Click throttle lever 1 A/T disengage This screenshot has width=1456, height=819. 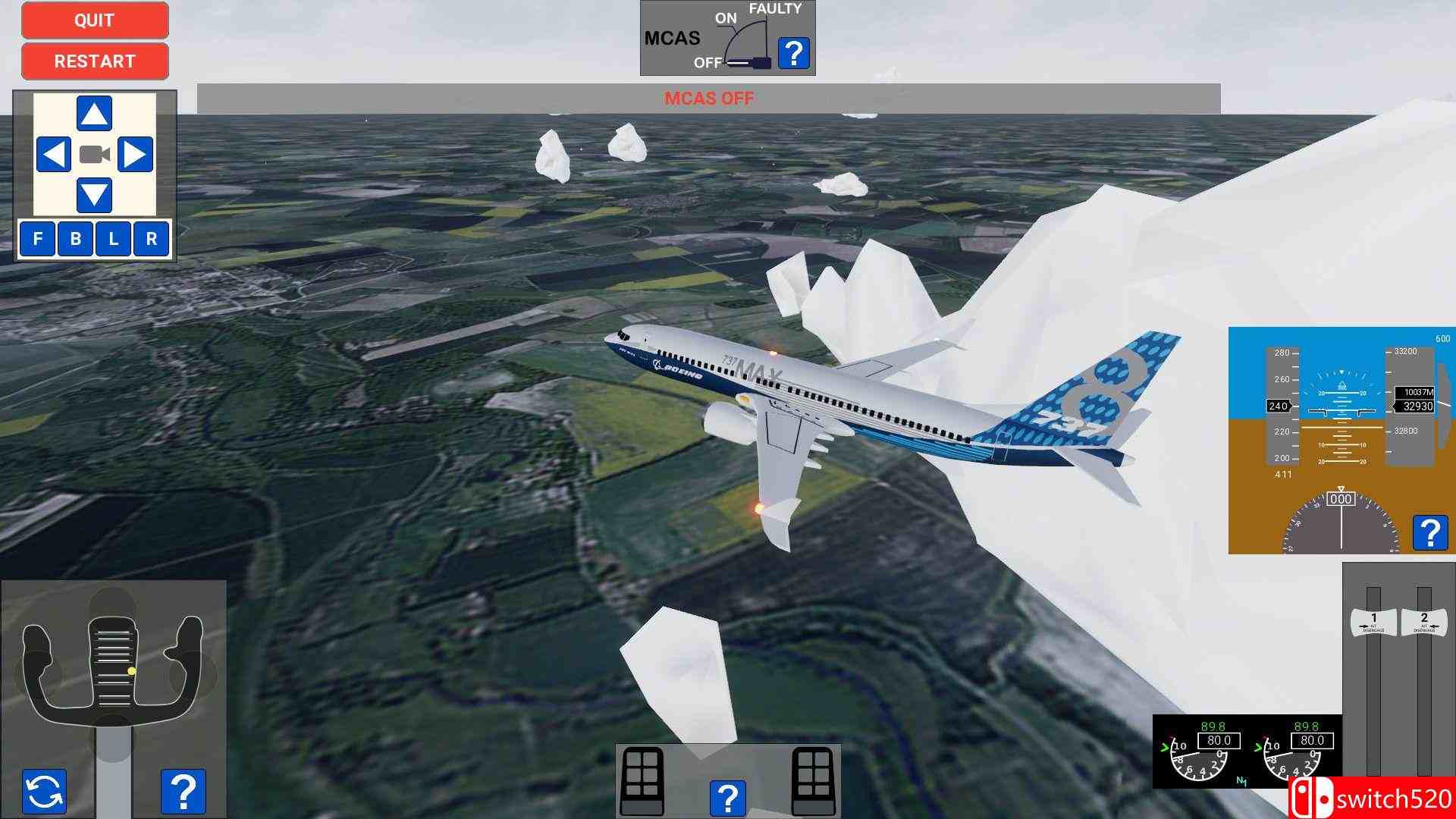[x=1373, y=622]
